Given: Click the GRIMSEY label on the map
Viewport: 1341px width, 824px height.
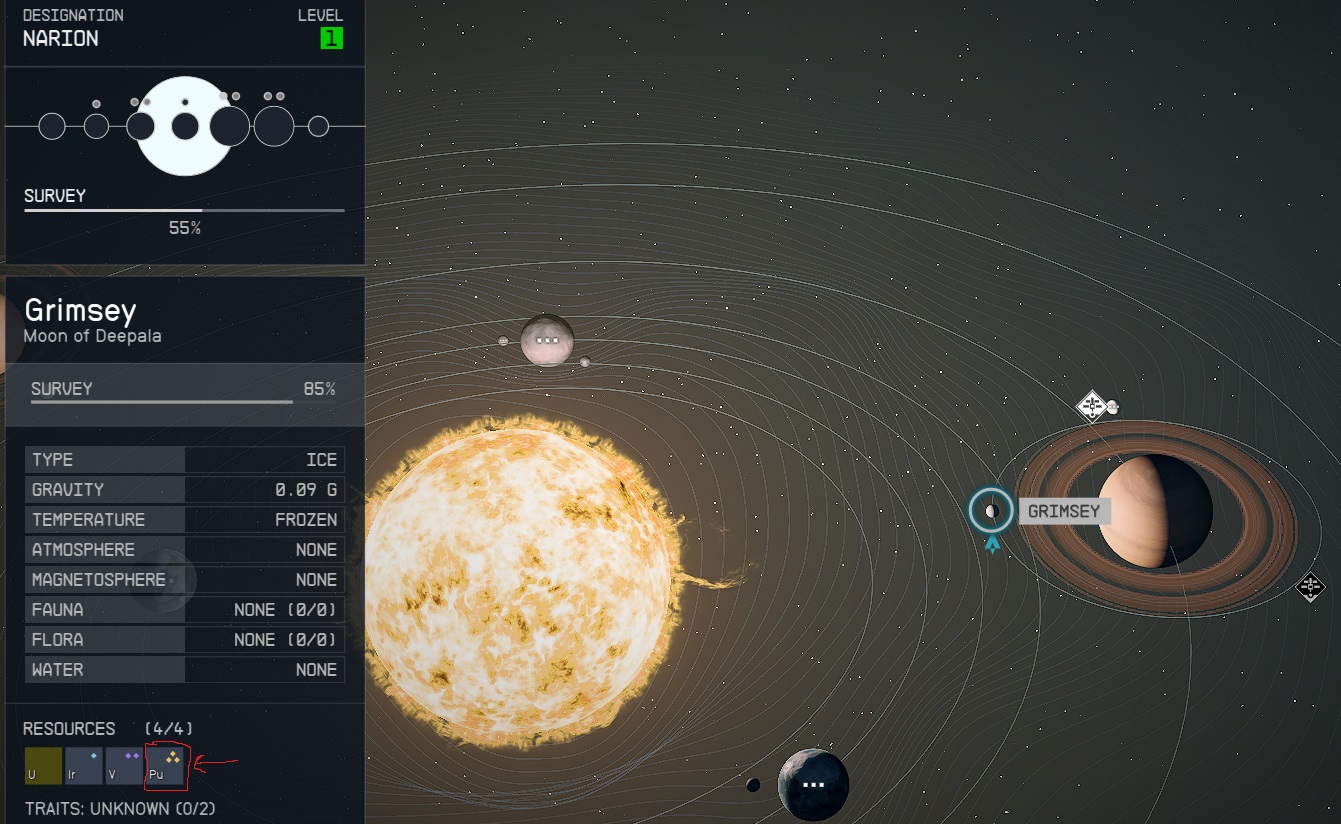Looking at the screenshot, I should point(1065,511).
